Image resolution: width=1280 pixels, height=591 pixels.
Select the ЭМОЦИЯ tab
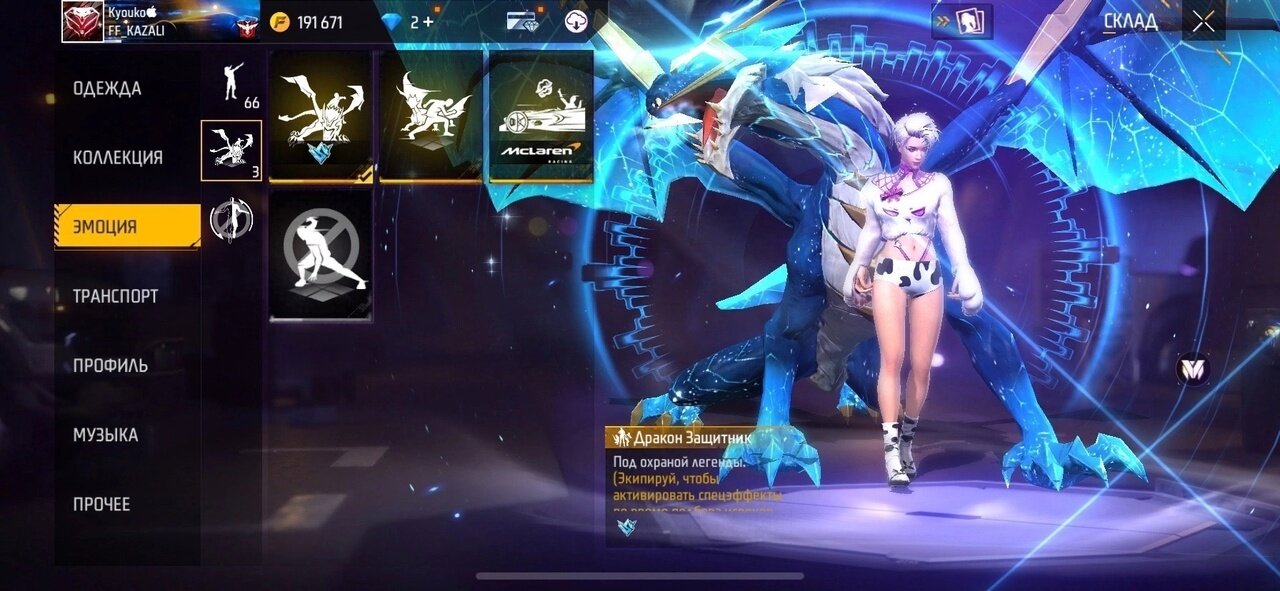[x=126, y=227]
